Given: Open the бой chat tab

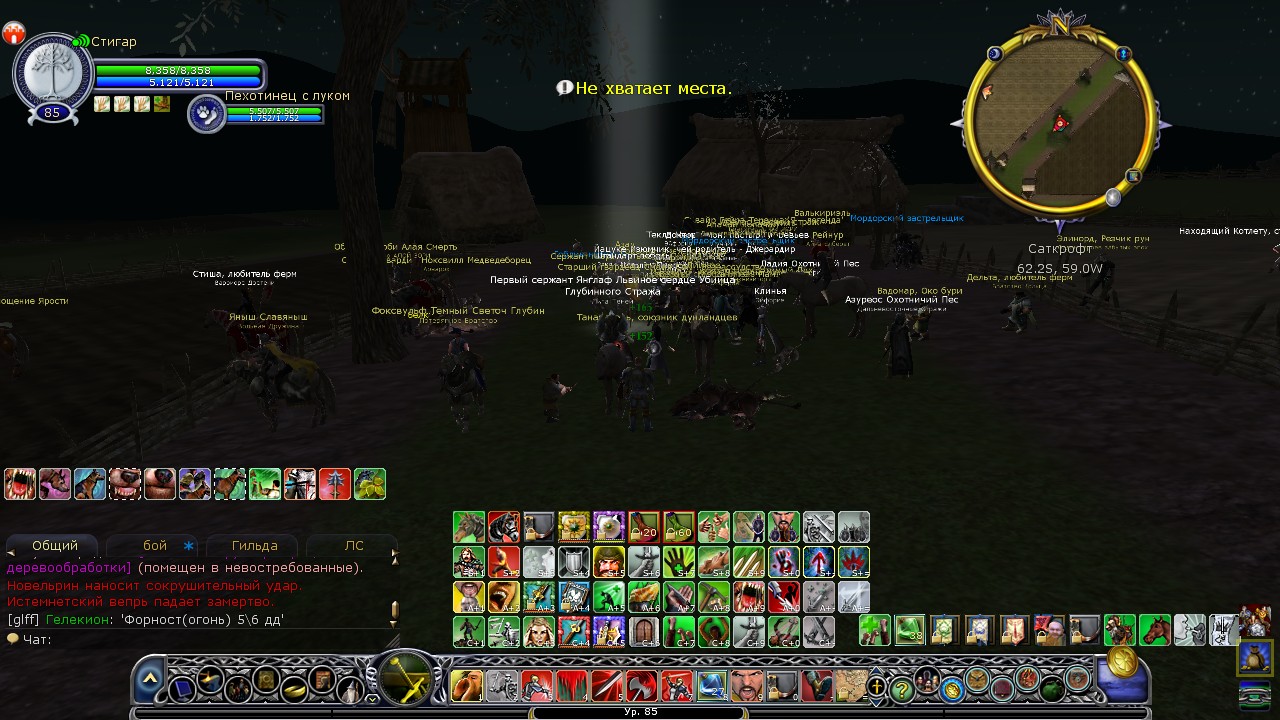Looking at the screenshot, I should [x=155, y=546].
